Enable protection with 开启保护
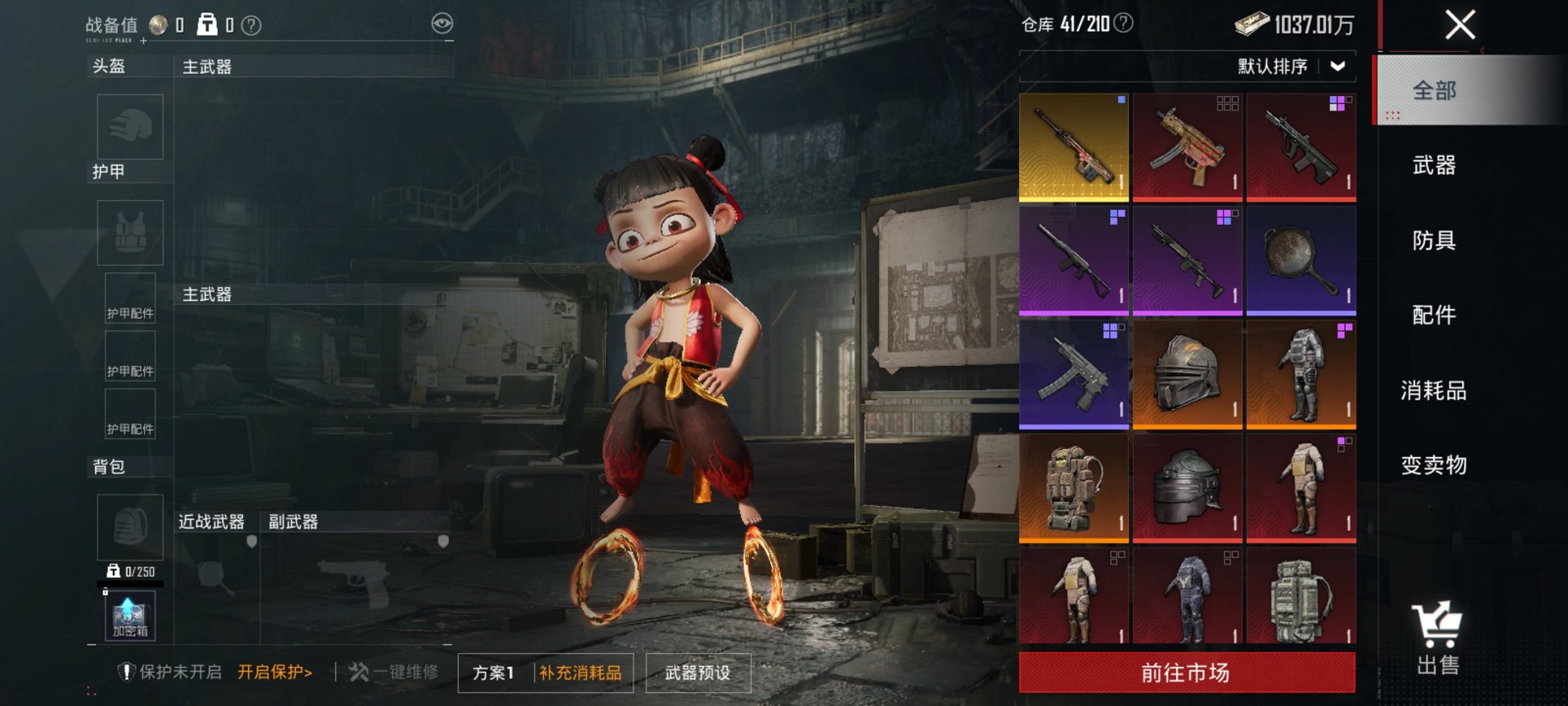This screenshot has height=706, width=1568. point(274,672)
